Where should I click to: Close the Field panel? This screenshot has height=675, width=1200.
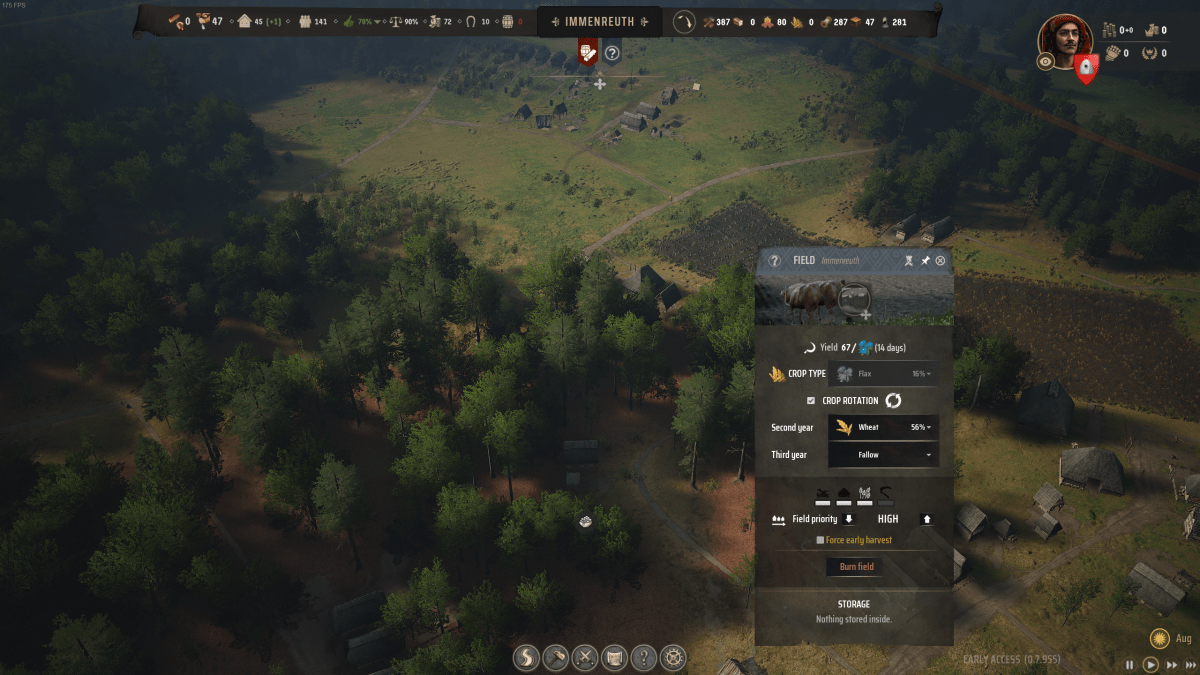click(x=940, y=260)
